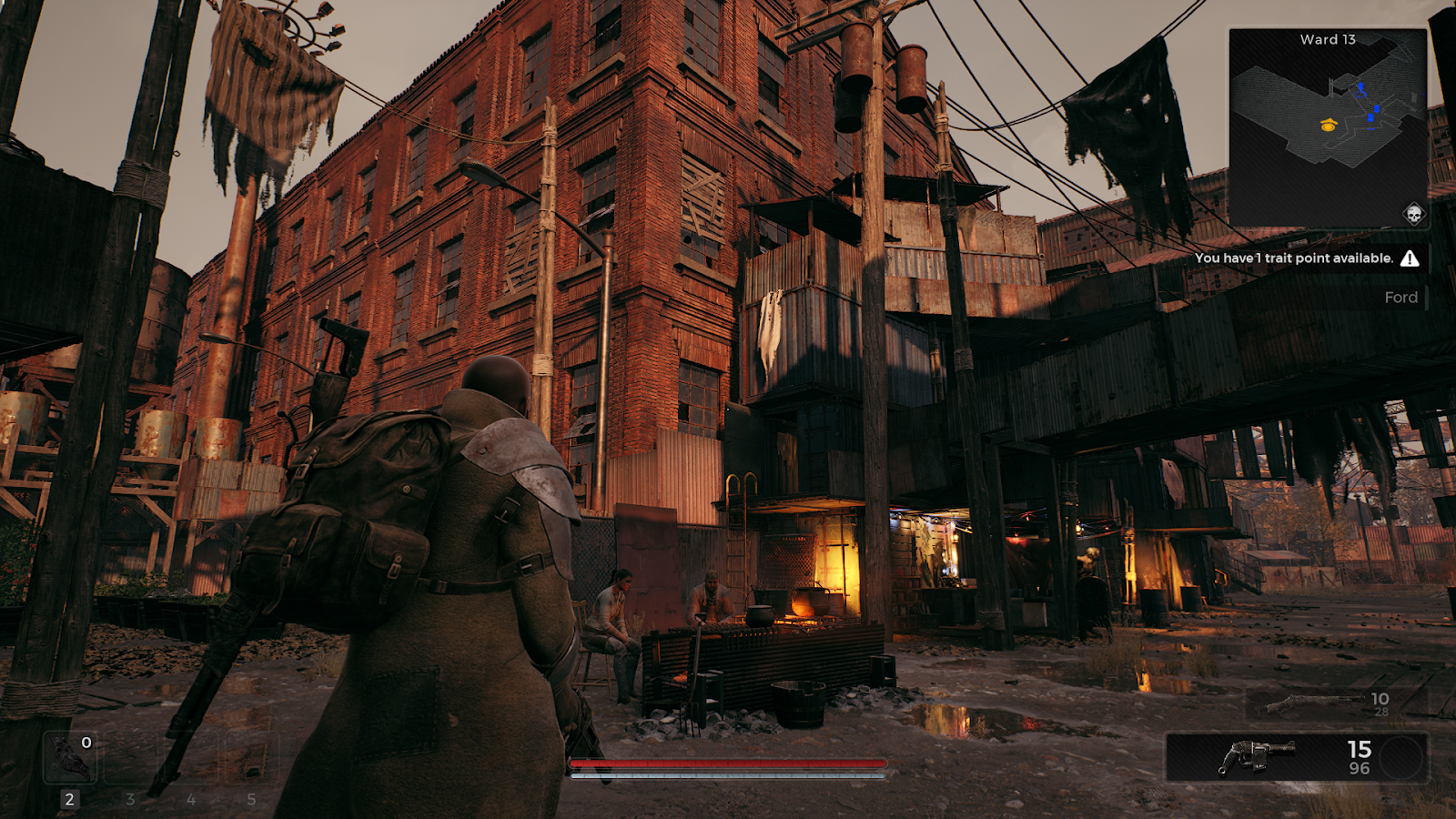Viewport: 1456px width, 819px height.
Task: Select the Ford name label
Action: pyautogui.click(x=1400, y=298)
